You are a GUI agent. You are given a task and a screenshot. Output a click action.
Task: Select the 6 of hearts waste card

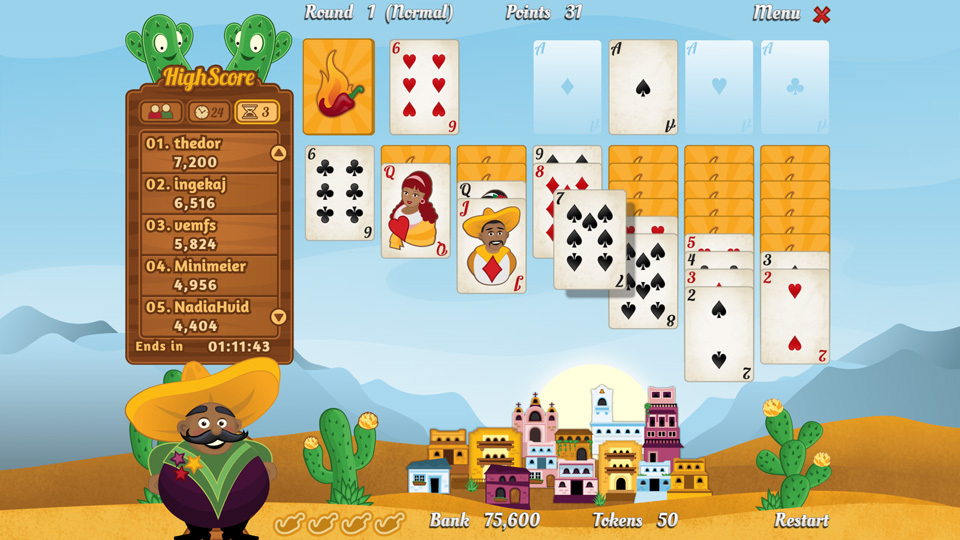(x=424, y=87)
